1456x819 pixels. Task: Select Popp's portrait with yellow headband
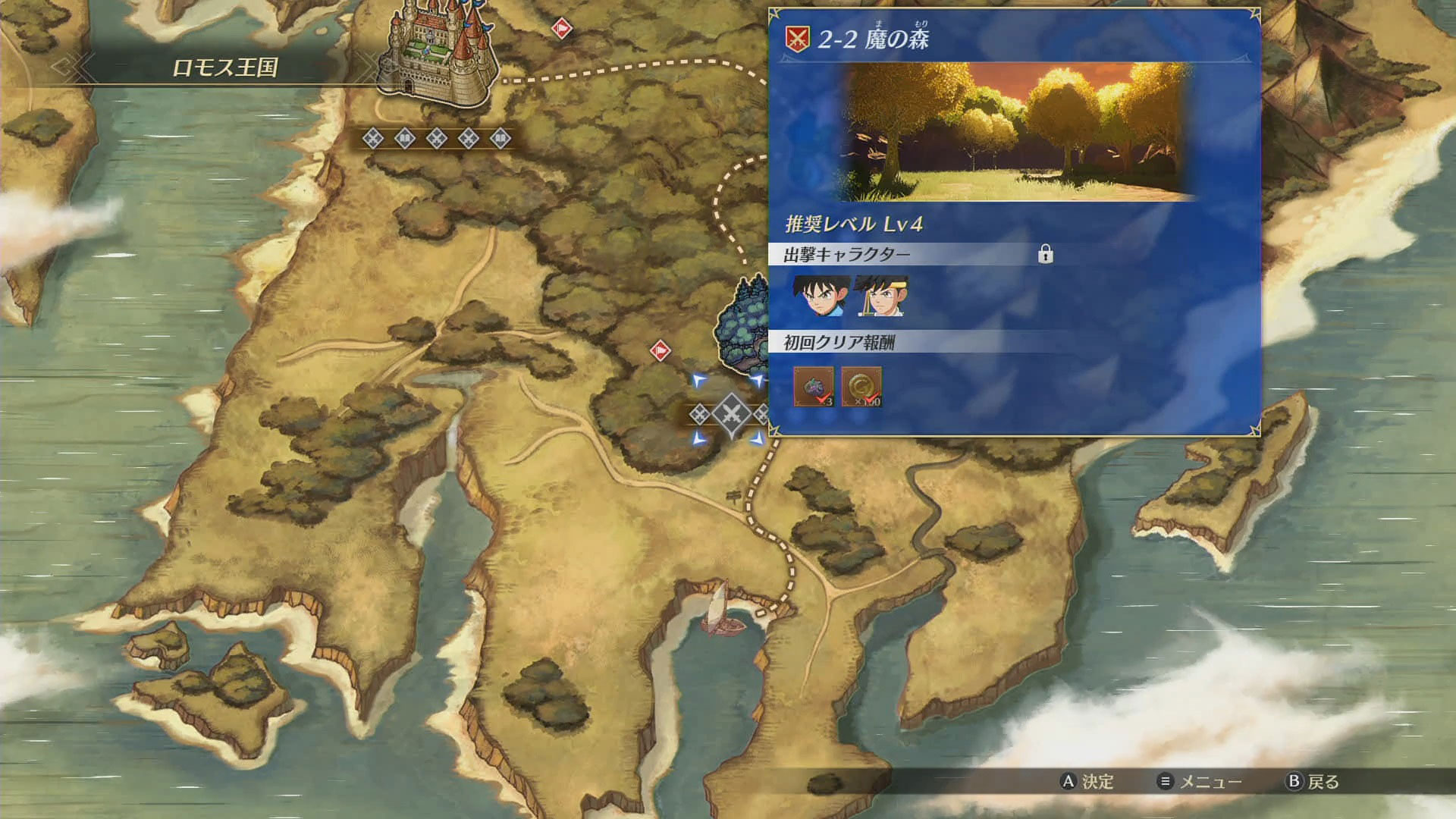point(881,296)
